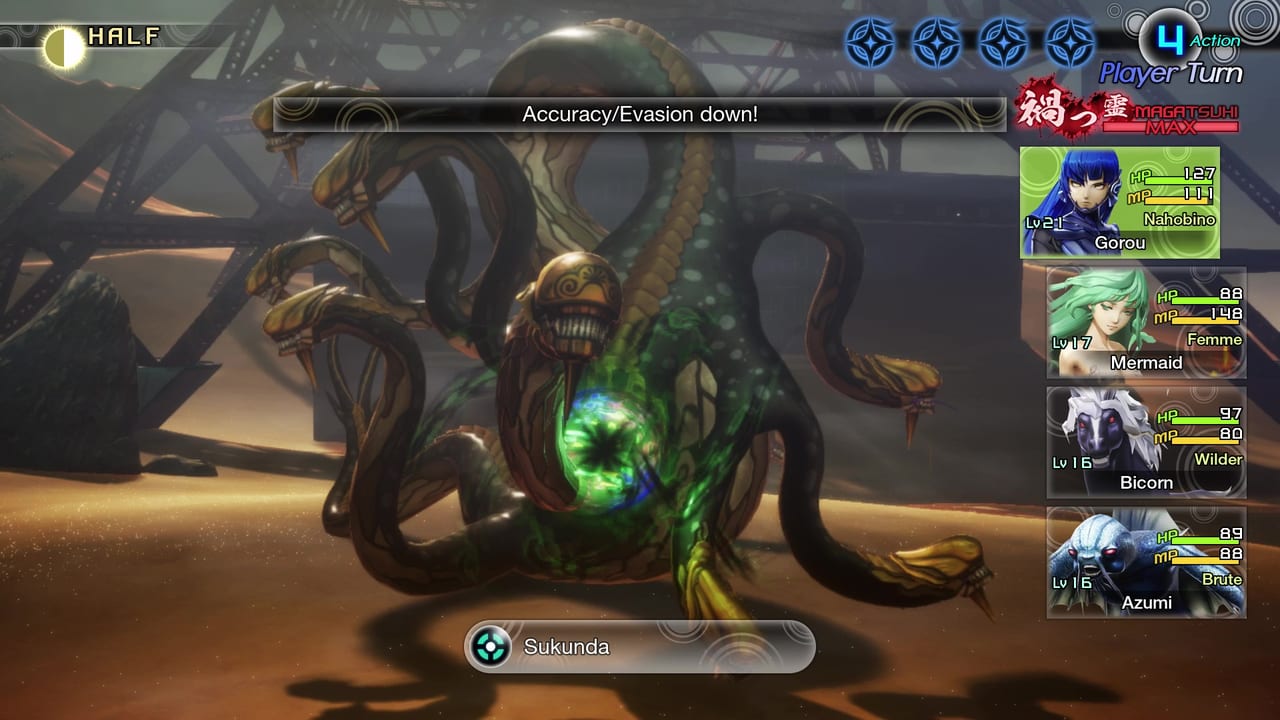Select the second Press Turn icon
1280x720 pixels.
click(935, 40)
